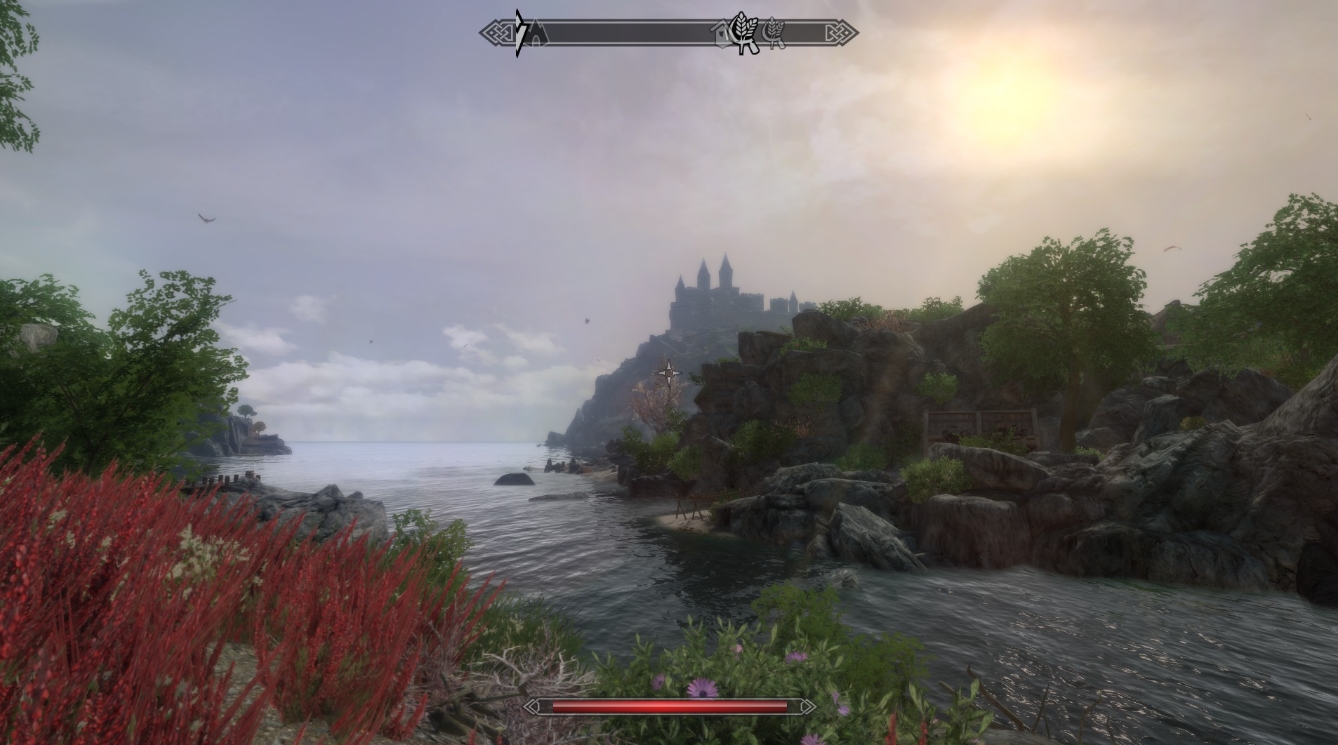Click the faded second mill marker on the compass
The image size is (1338, 745).
coord(775,32)
